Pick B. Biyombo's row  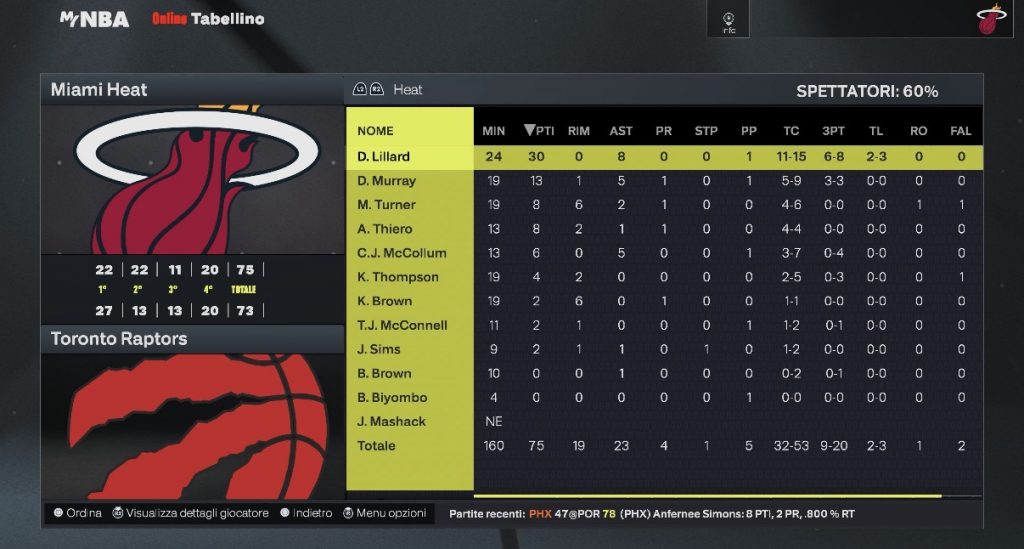391,397
